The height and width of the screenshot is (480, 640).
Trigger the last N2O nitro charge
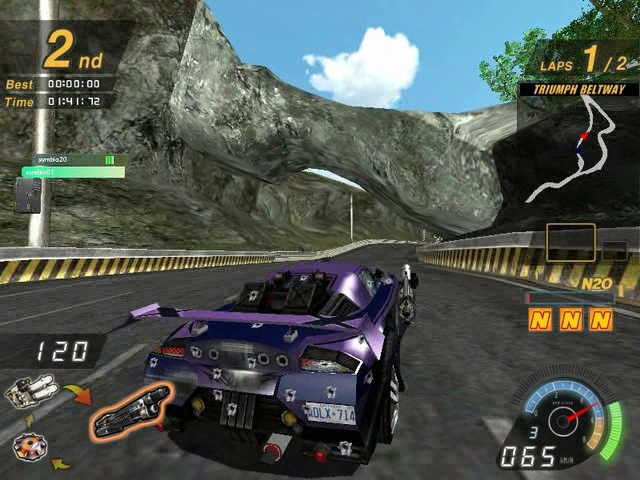tap(599, 320)
